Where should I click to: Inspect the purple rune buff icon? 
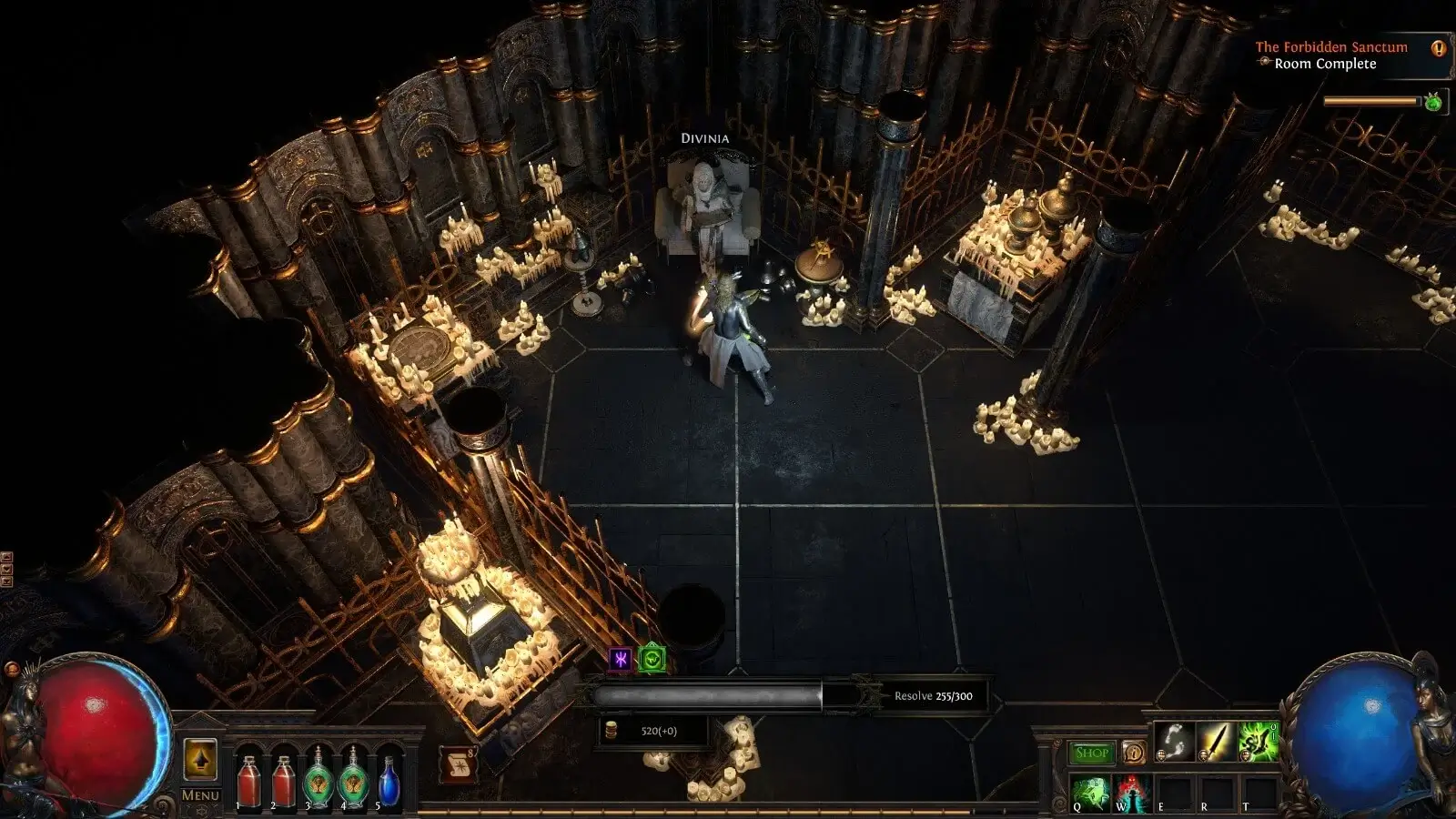[x=621, y=659]
